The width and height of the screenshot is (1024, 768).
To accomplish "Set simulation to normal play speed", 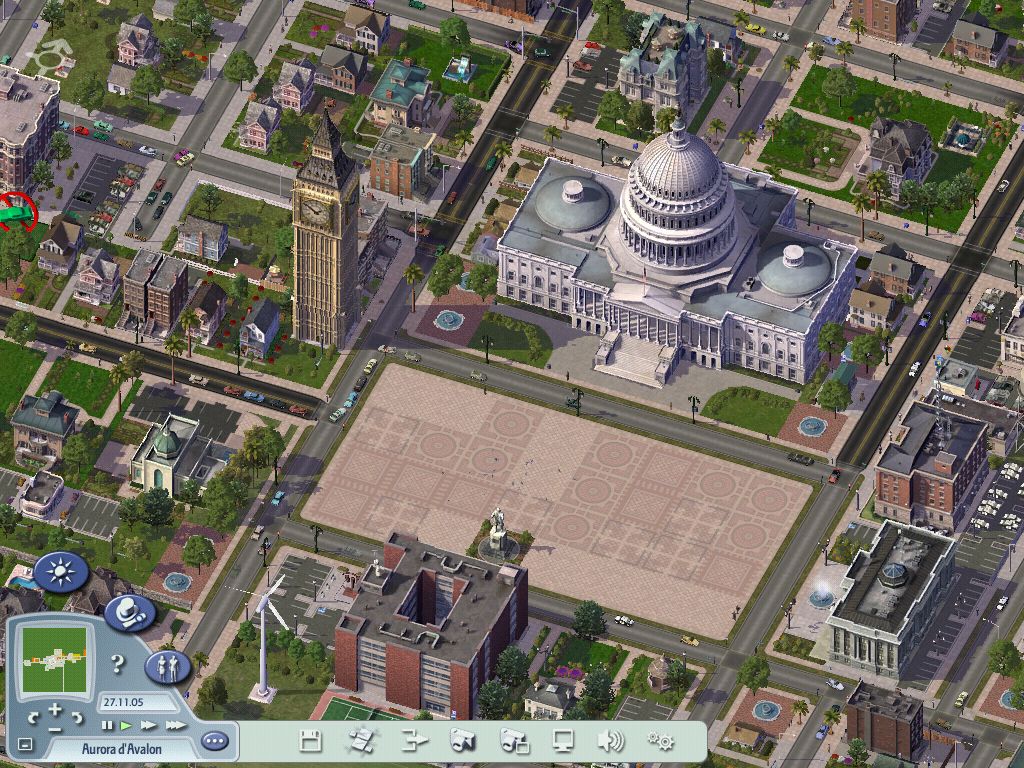I will point(127,724).
